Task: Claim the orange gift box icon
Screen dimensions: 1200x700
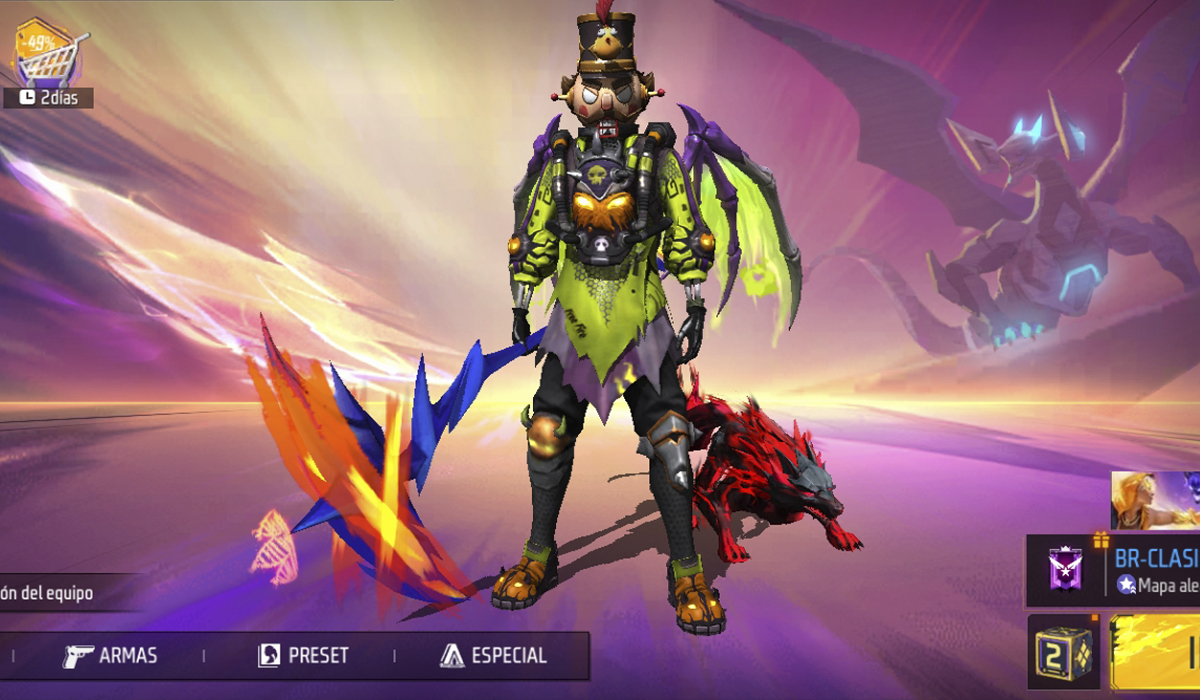Action: (x=1101, y=541)
